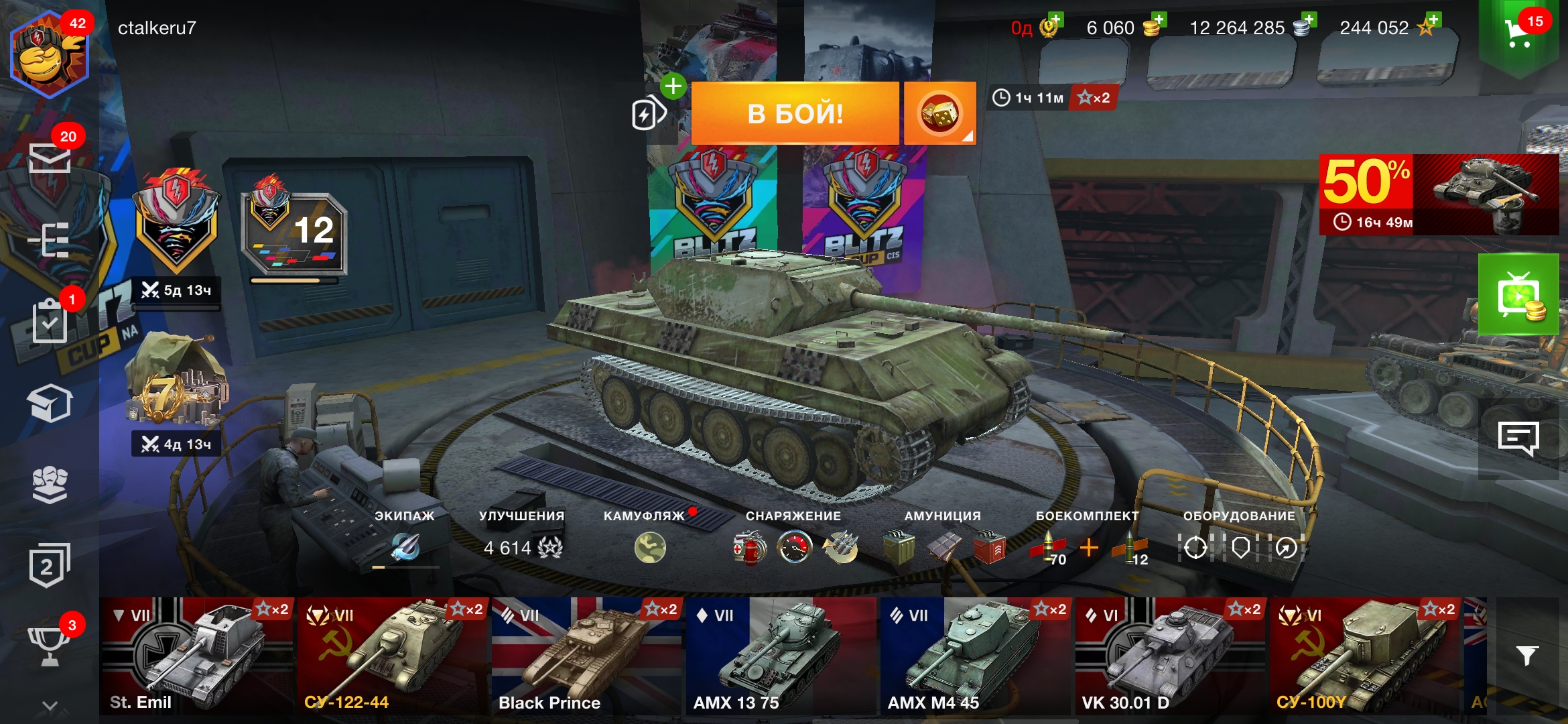Open the КАМУФЛЯЖ camouflage slot
The height and width of the screenshot is (724, 1568).
649,547
